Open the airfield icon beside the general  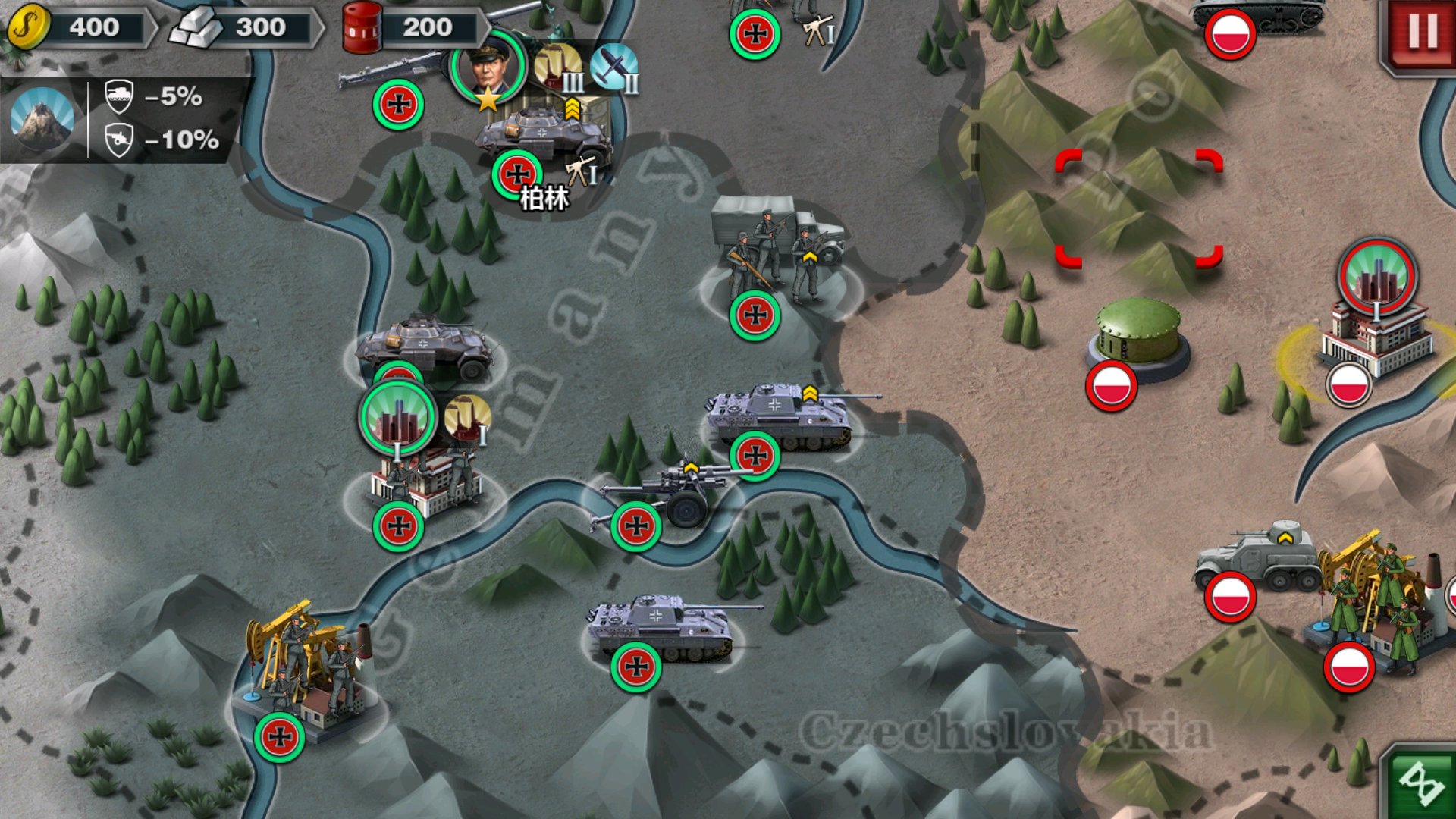pos(613,67)
